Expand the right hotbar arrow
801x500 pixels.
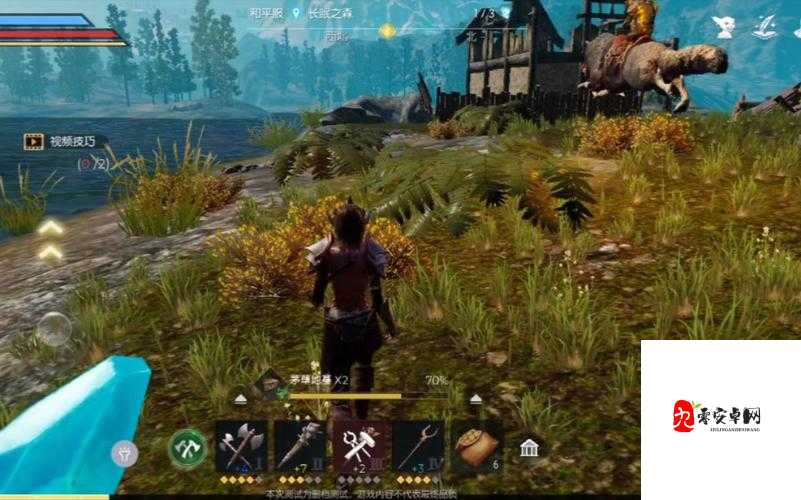476,398
